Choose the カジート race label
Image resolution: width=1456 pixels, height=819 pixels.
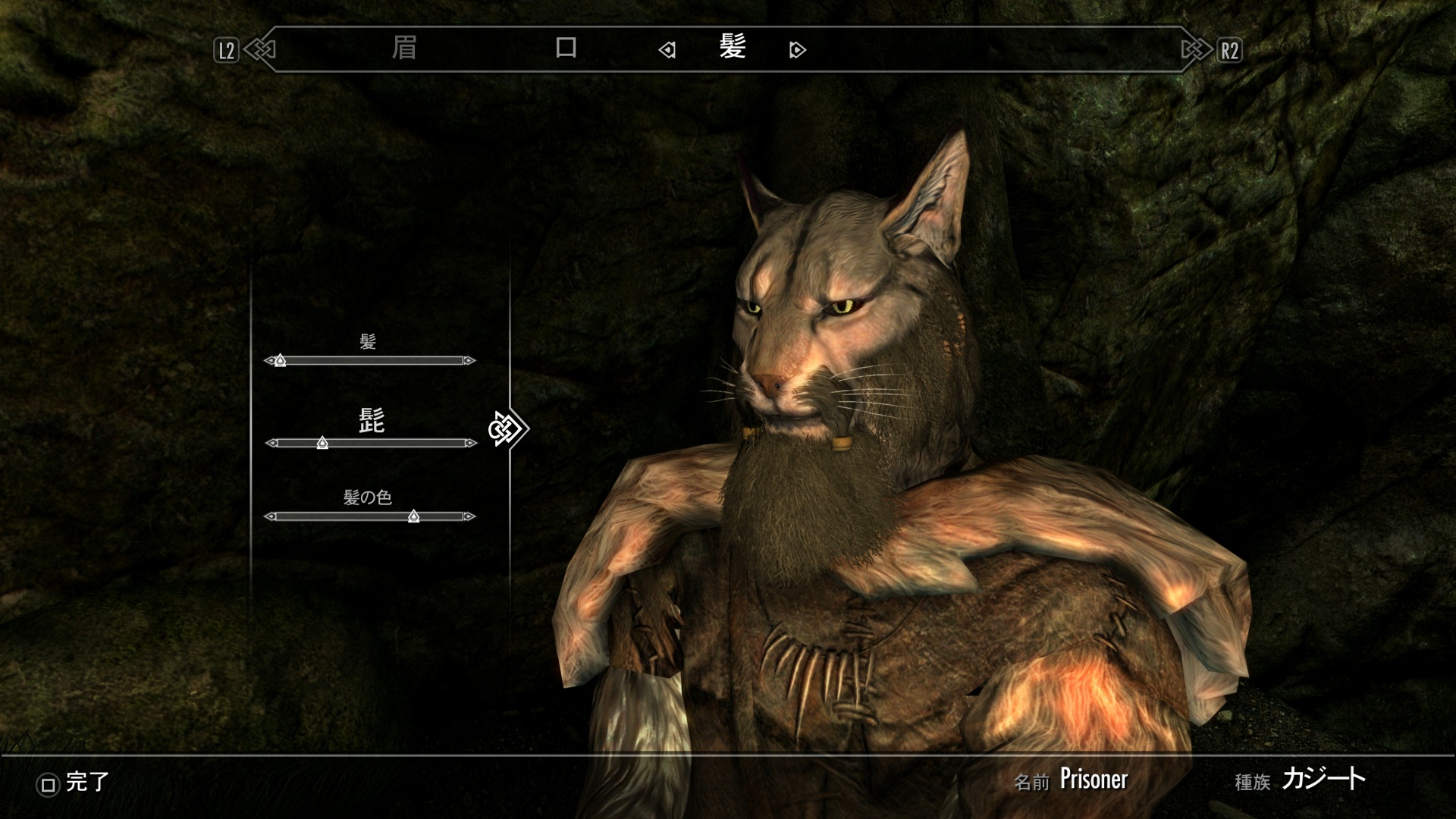coord(1323,779)
